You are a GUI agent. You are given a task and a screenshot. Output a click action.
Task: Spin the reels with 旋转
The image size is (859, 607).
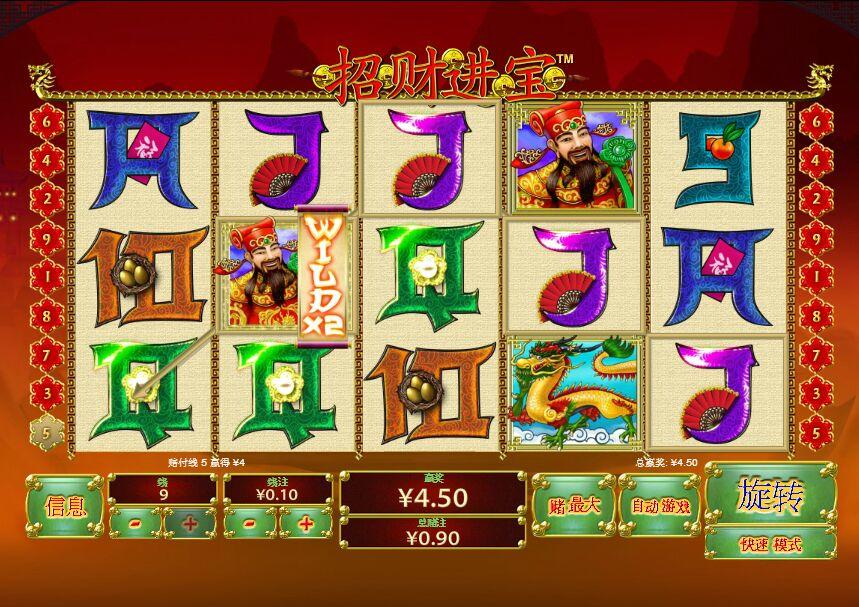click(770, 494)
